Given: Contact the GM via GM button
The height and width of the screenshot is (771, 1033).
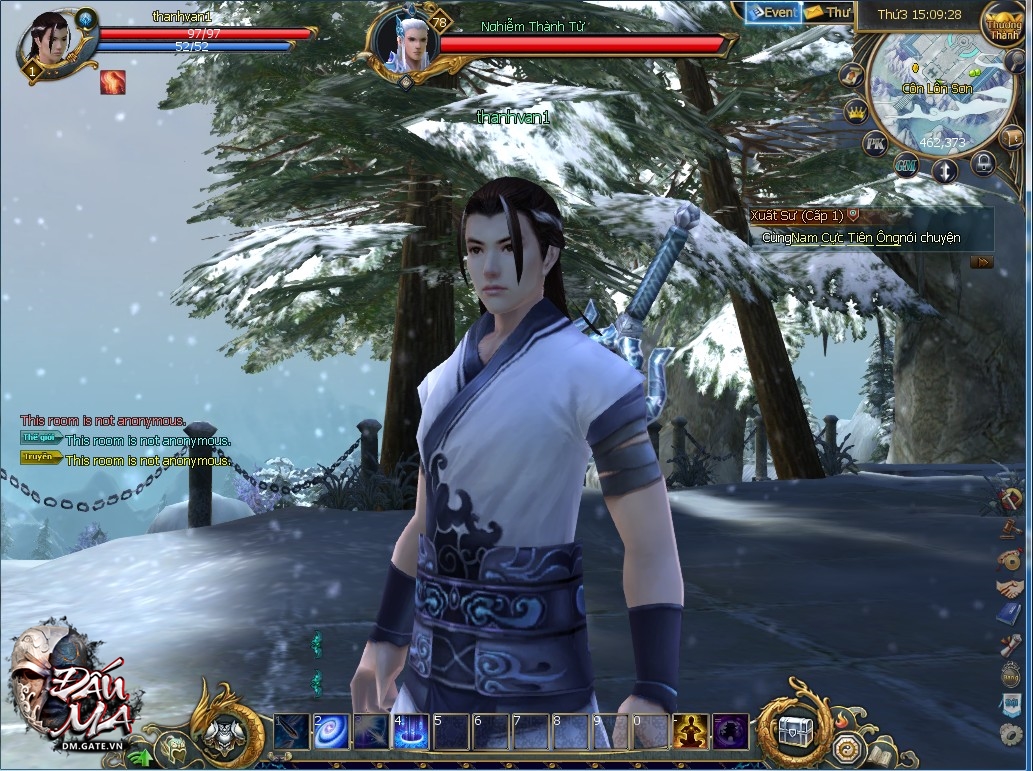Looking at the screenshot, I should coord(907,163).
